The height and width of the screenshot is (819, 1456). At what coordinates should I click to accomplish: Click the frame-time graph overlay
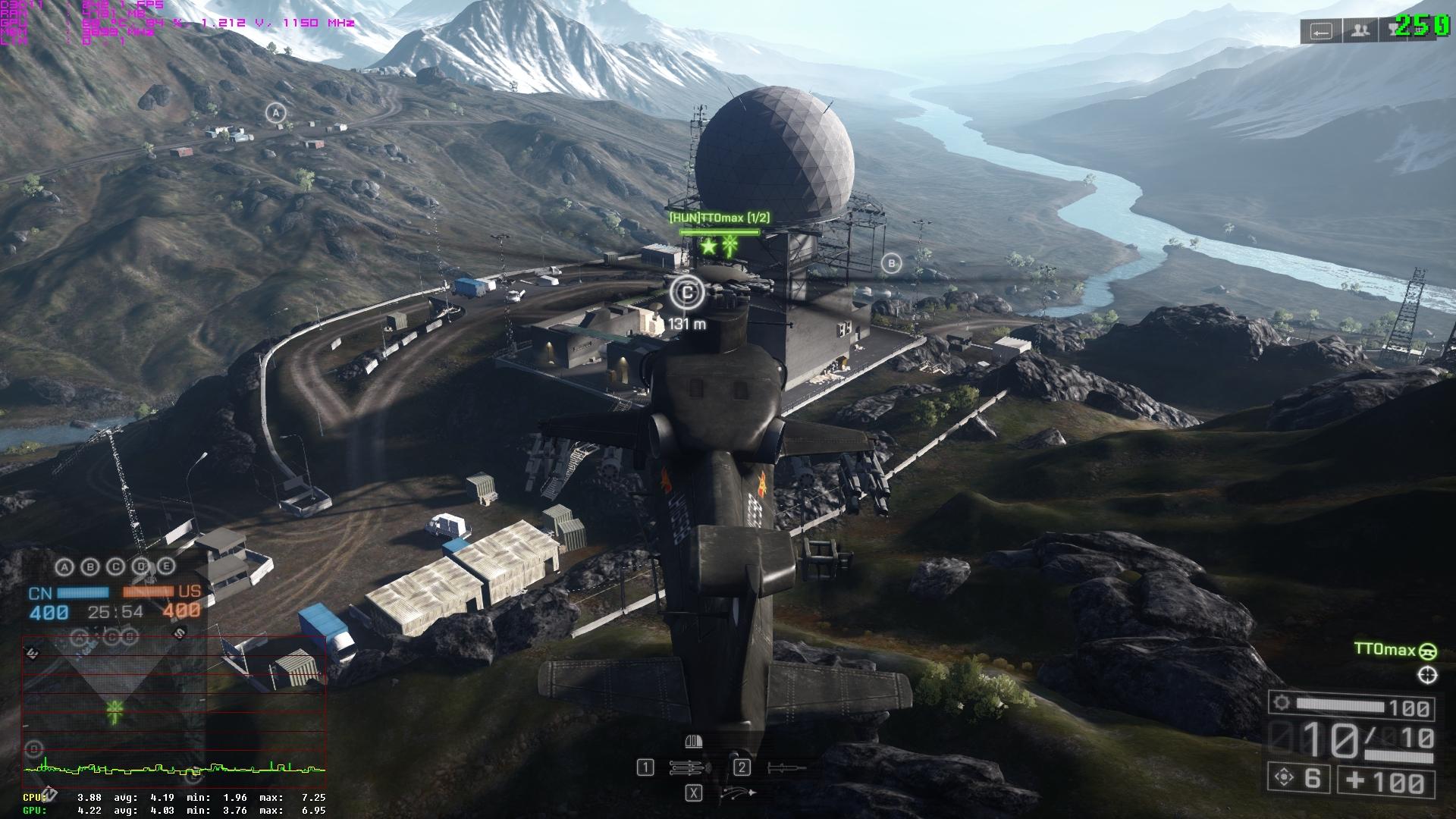click(x=174, y=769)
